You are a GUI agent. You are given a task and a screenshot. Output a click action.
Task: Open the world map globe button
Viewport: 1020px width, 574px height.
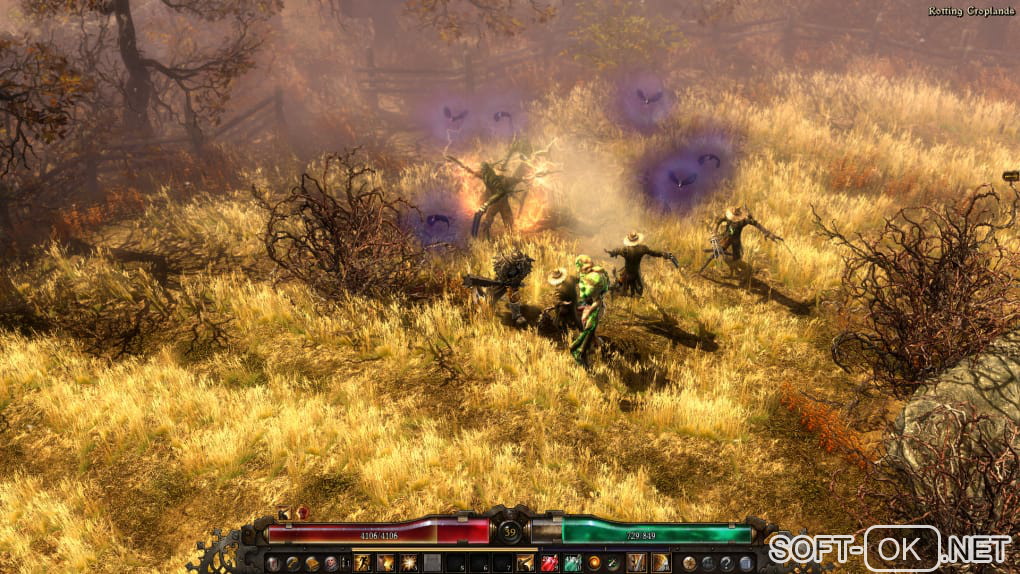point(689,563)
